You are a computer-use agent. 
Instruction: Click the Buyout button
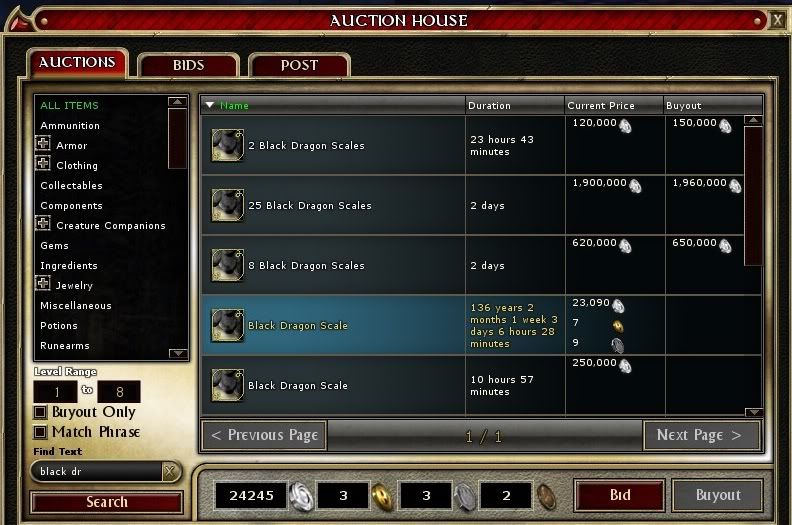(x=718, y=495)
